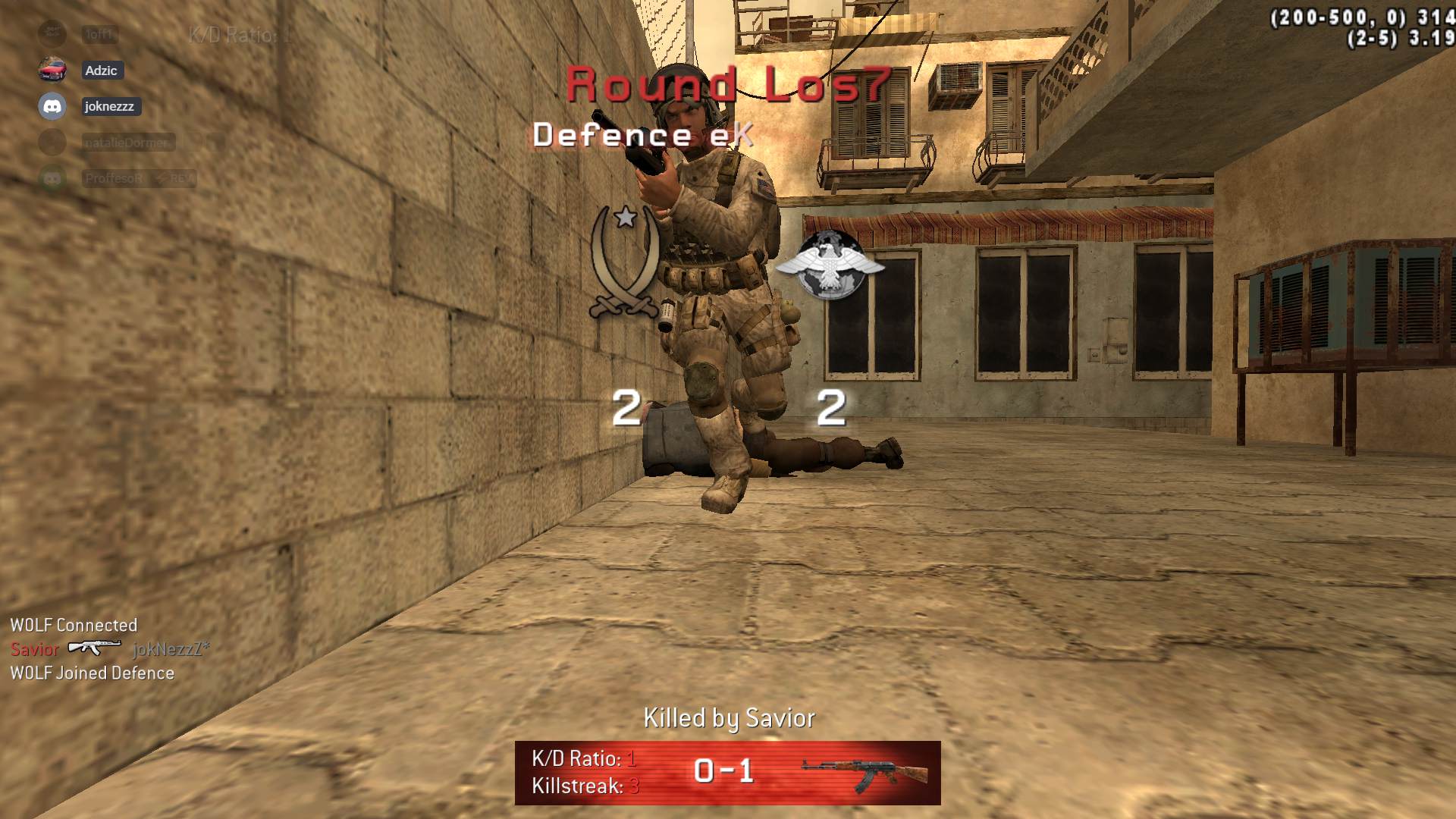The height and width of the screenshot is (819, 1456).
Task: Select joknezzz in the voice overlay
Action: pos(109,106)
